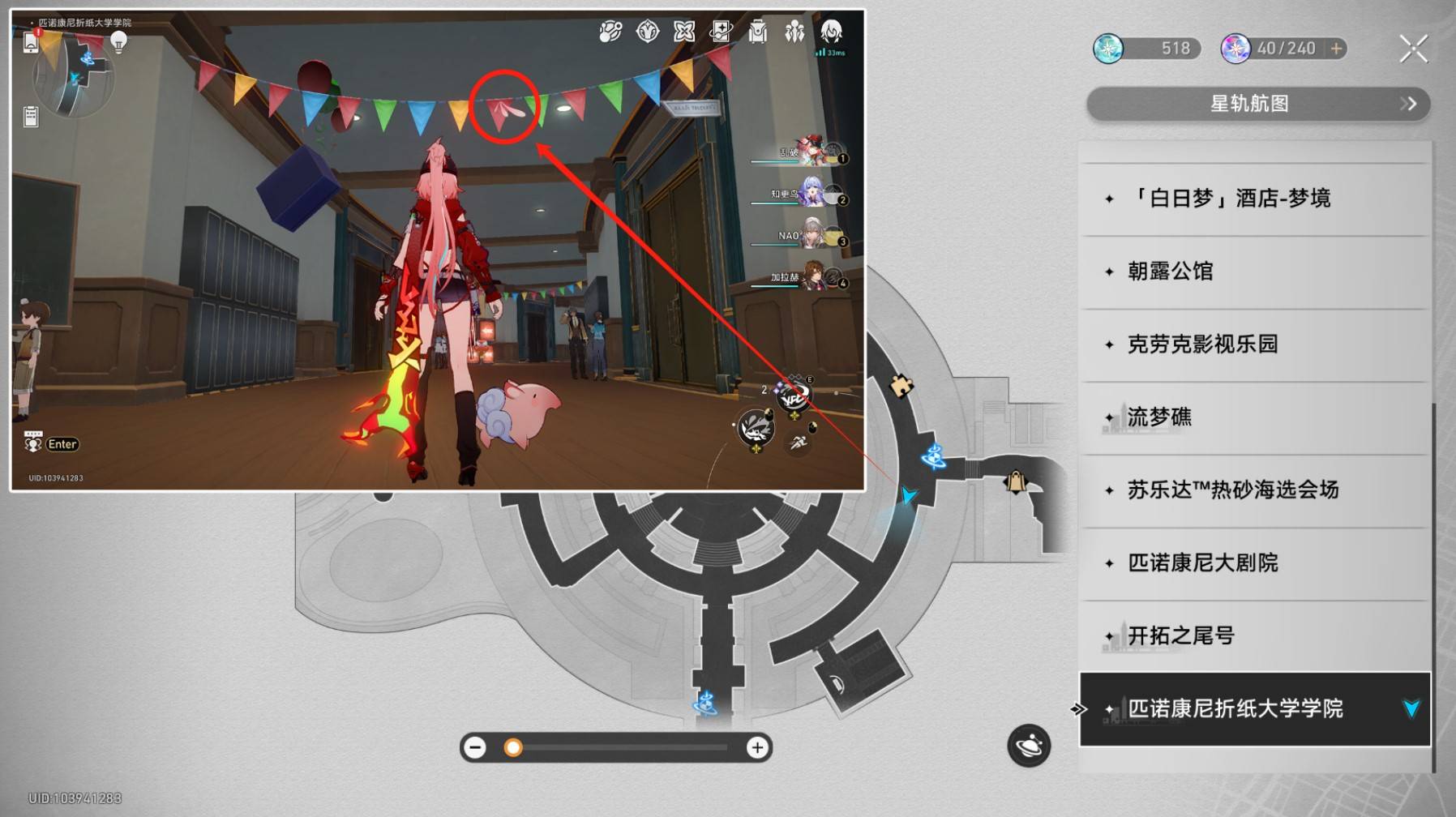Click the shop bag marker on the map
The height and width of the screenshot is (817, 1456).
coord(1015,483)
